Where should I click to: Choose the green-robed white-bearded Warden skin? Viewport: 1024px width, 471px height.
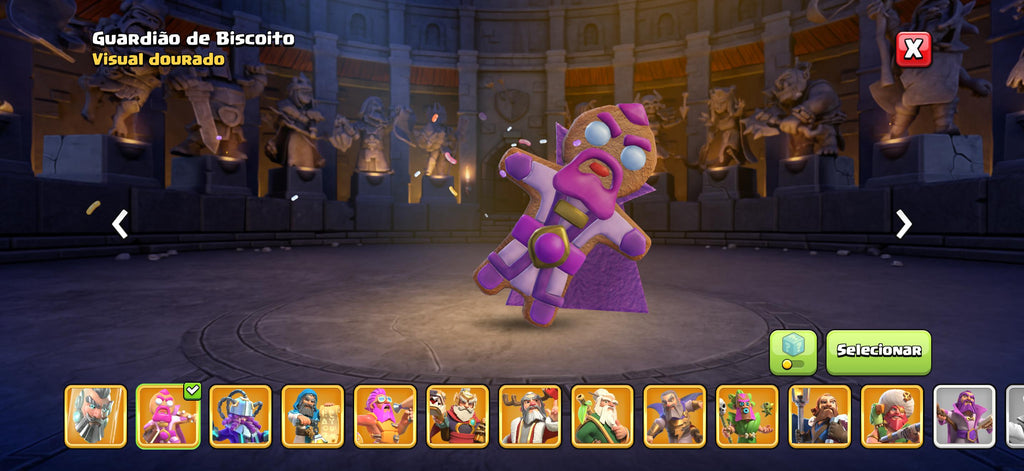(602, 416)
